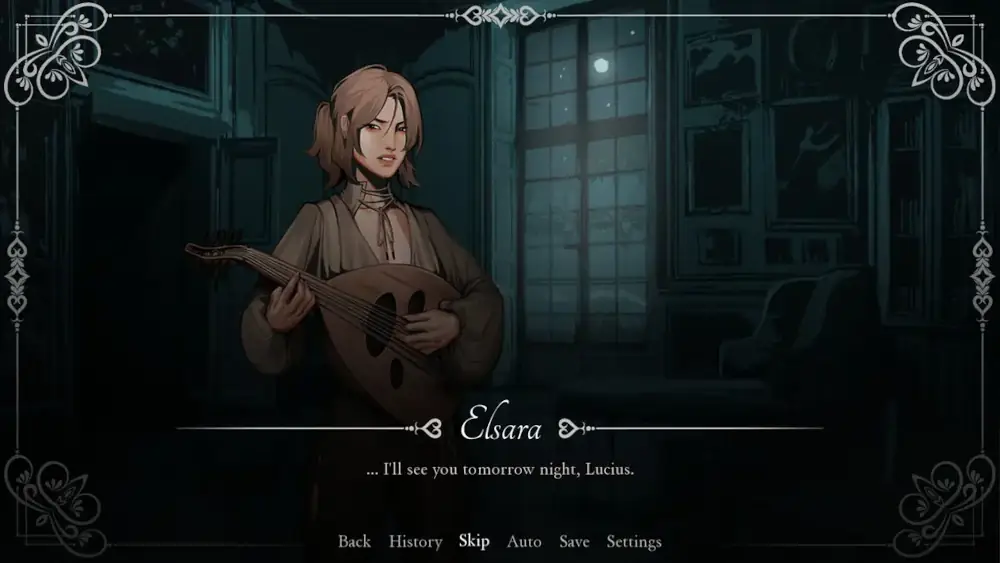This screenshot has height=563, width=1000.
Task: Open the Settings menu
Action: pos(634,542)
